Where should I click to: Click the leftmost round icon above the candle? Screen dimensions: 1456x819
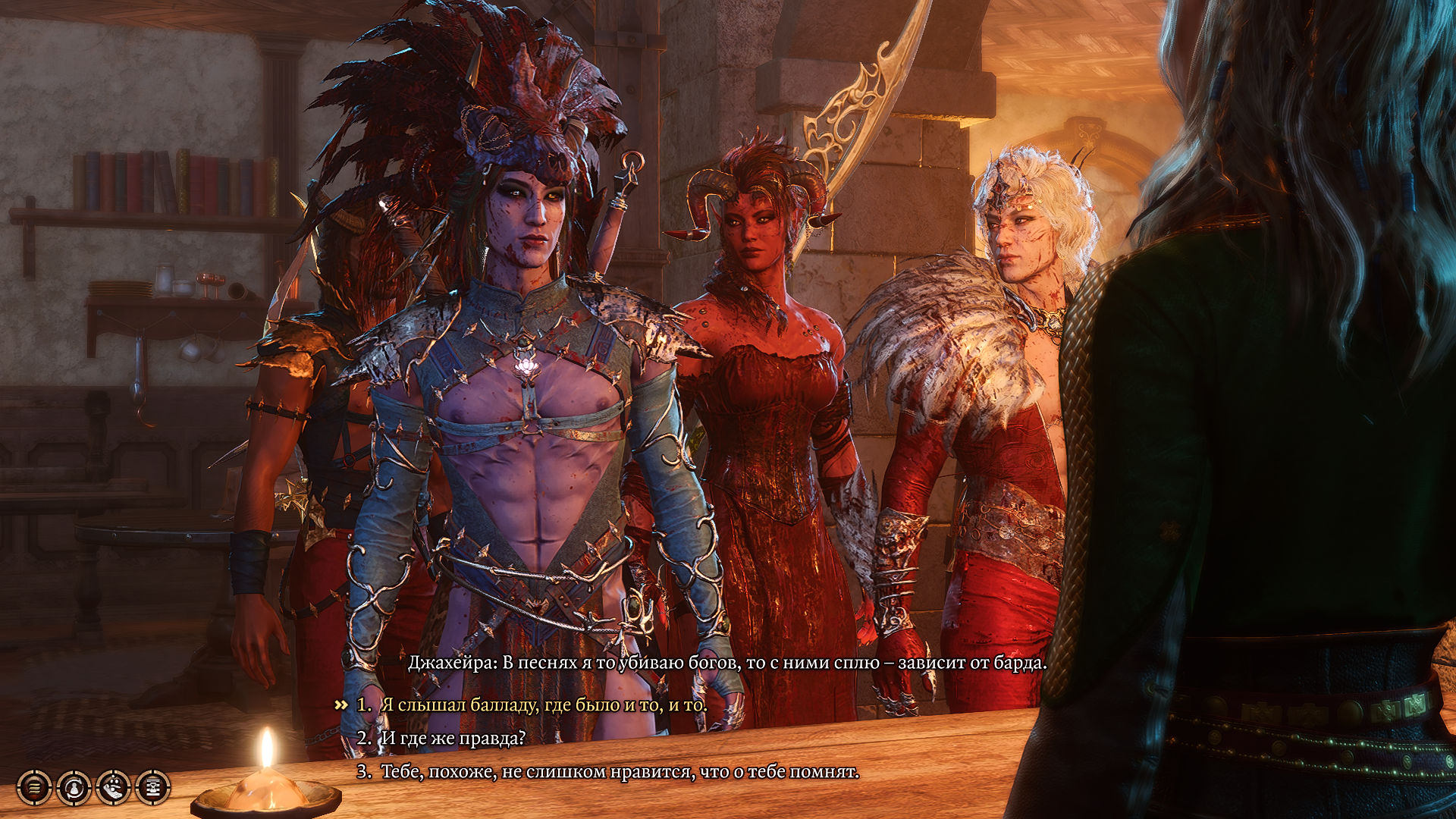[34, 787]
